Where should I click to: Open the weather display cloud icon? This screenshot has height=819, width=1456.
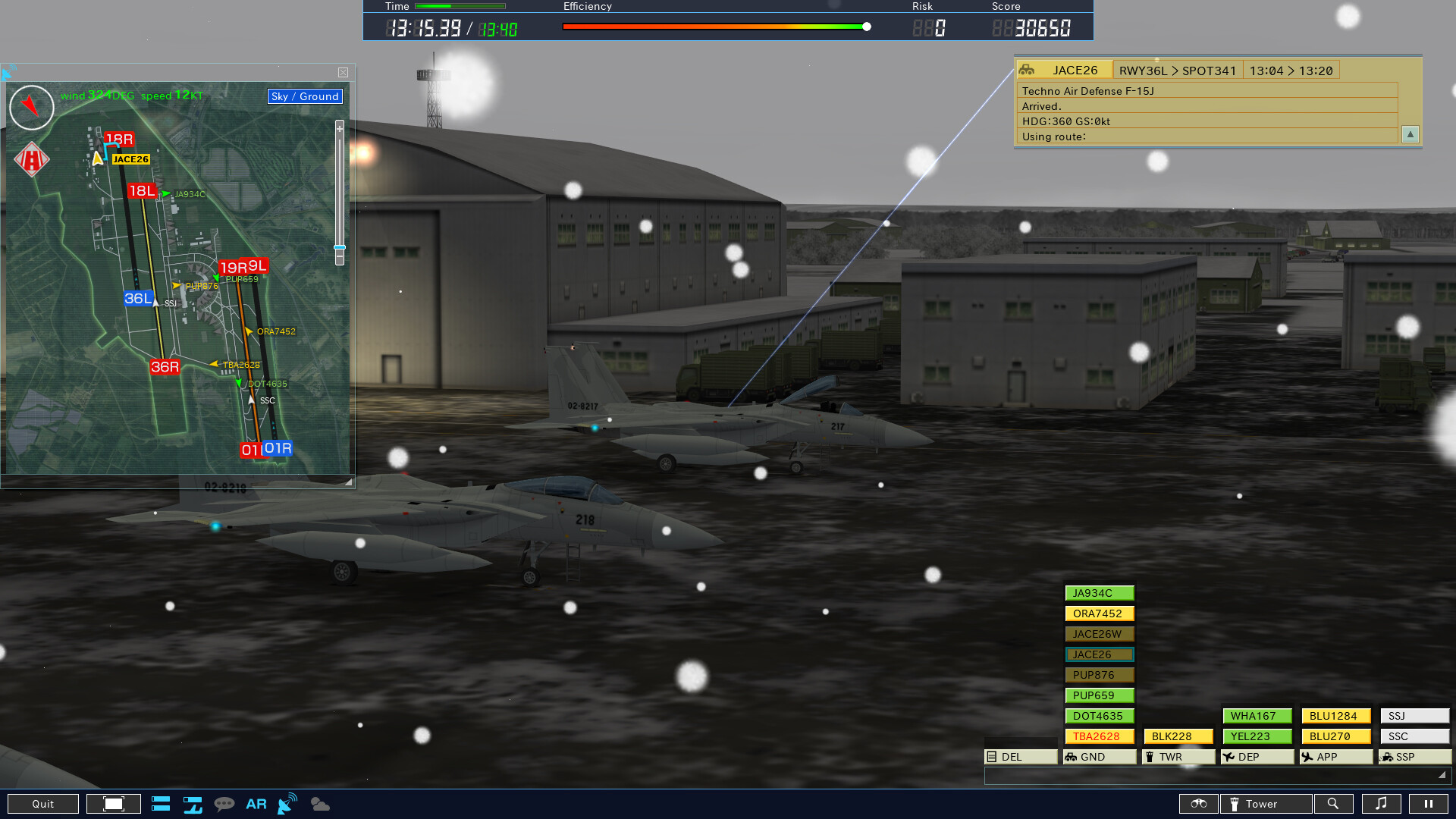(319, 804)
